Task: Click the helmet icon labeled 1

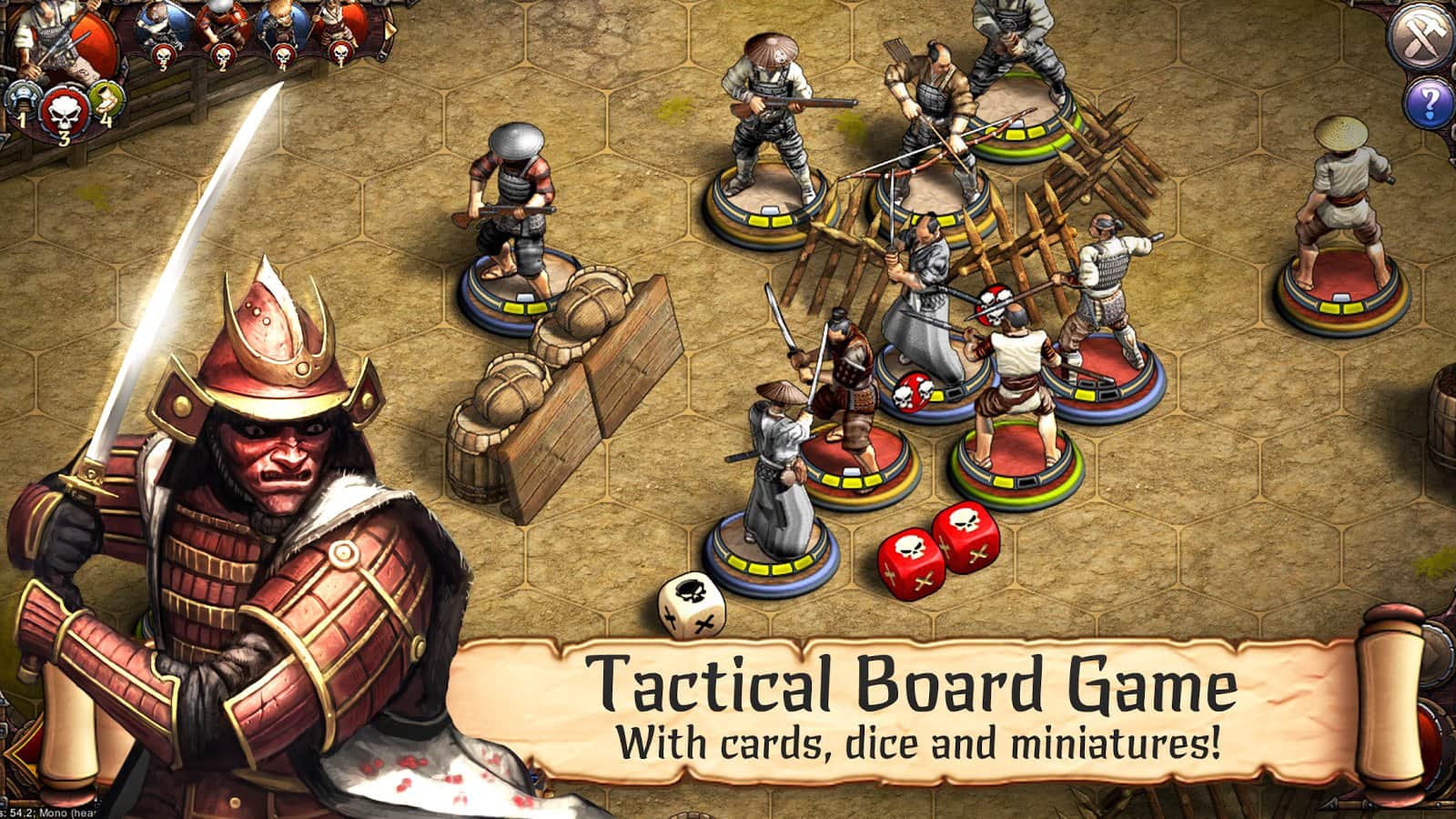Action: click(x=24, y=98)
